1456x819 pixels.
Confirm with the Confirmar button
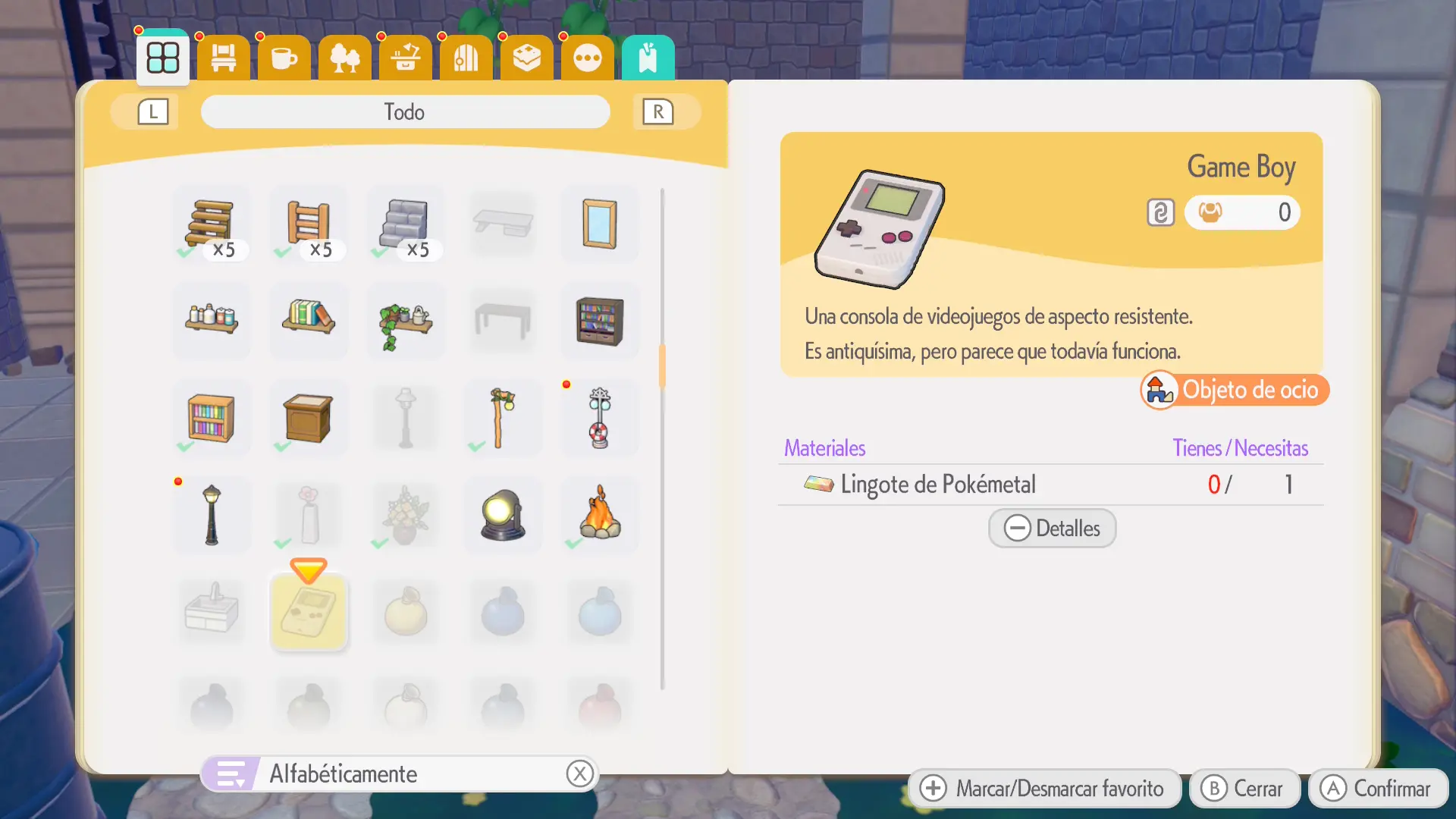(1378, 789)
